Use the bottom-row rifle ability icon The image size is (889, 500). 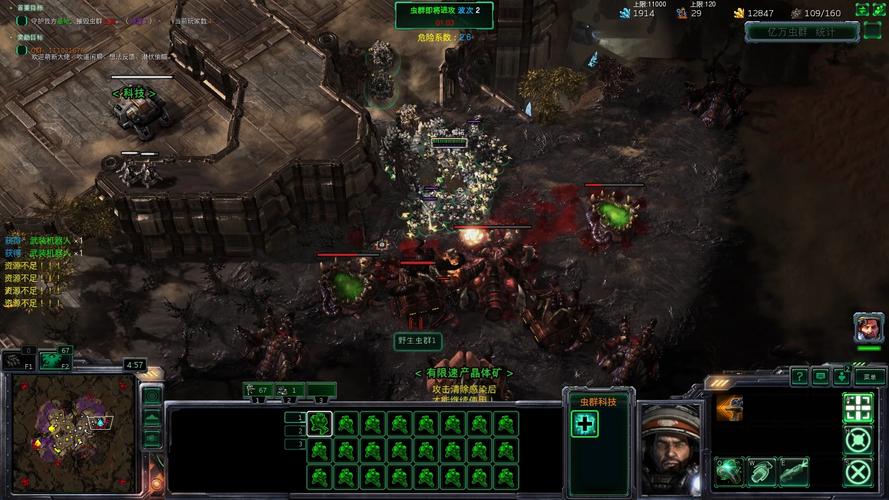point(793,470)
